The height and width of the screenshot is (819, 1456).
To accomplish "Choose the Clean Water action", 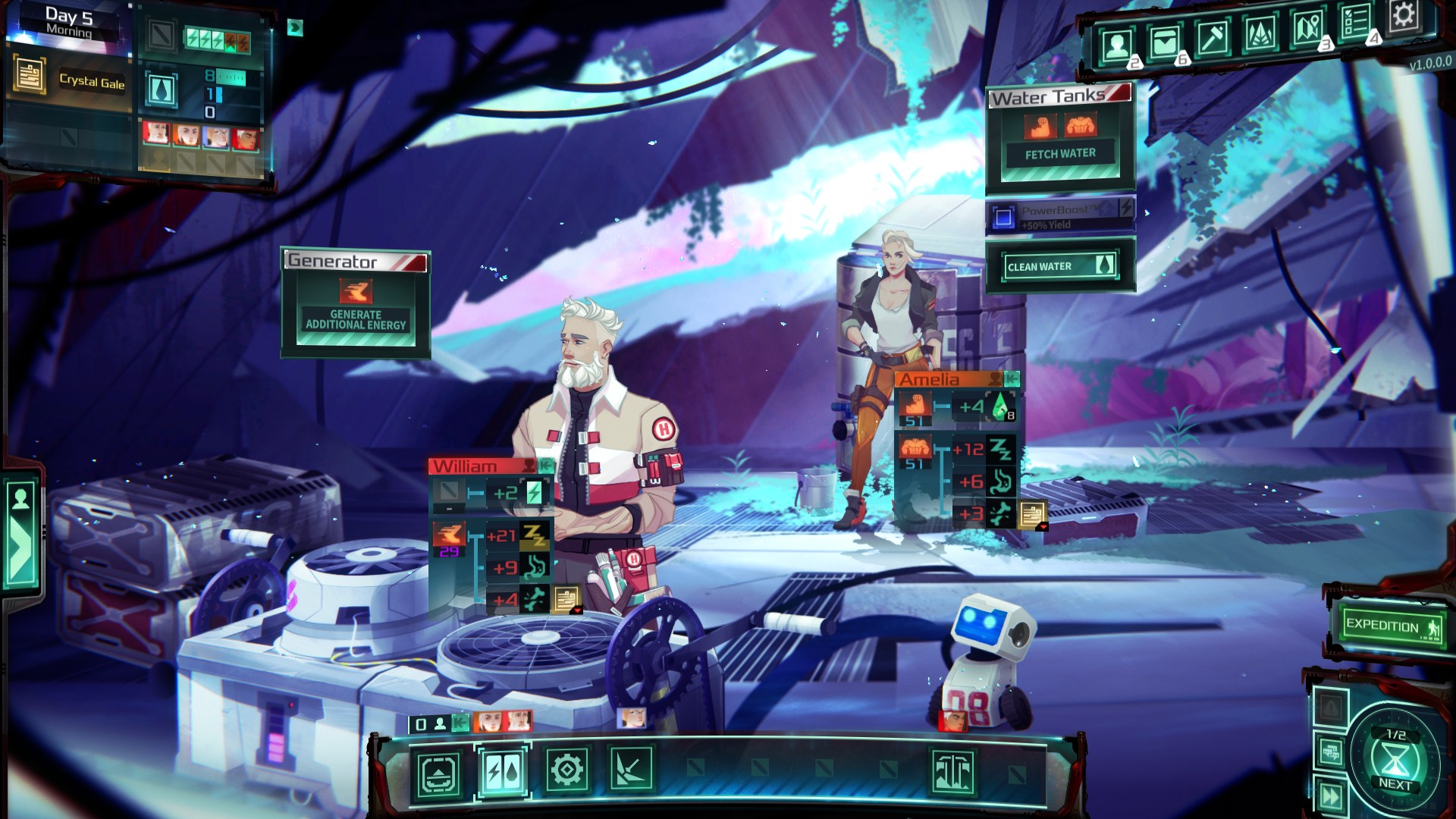I will 1059,266.
